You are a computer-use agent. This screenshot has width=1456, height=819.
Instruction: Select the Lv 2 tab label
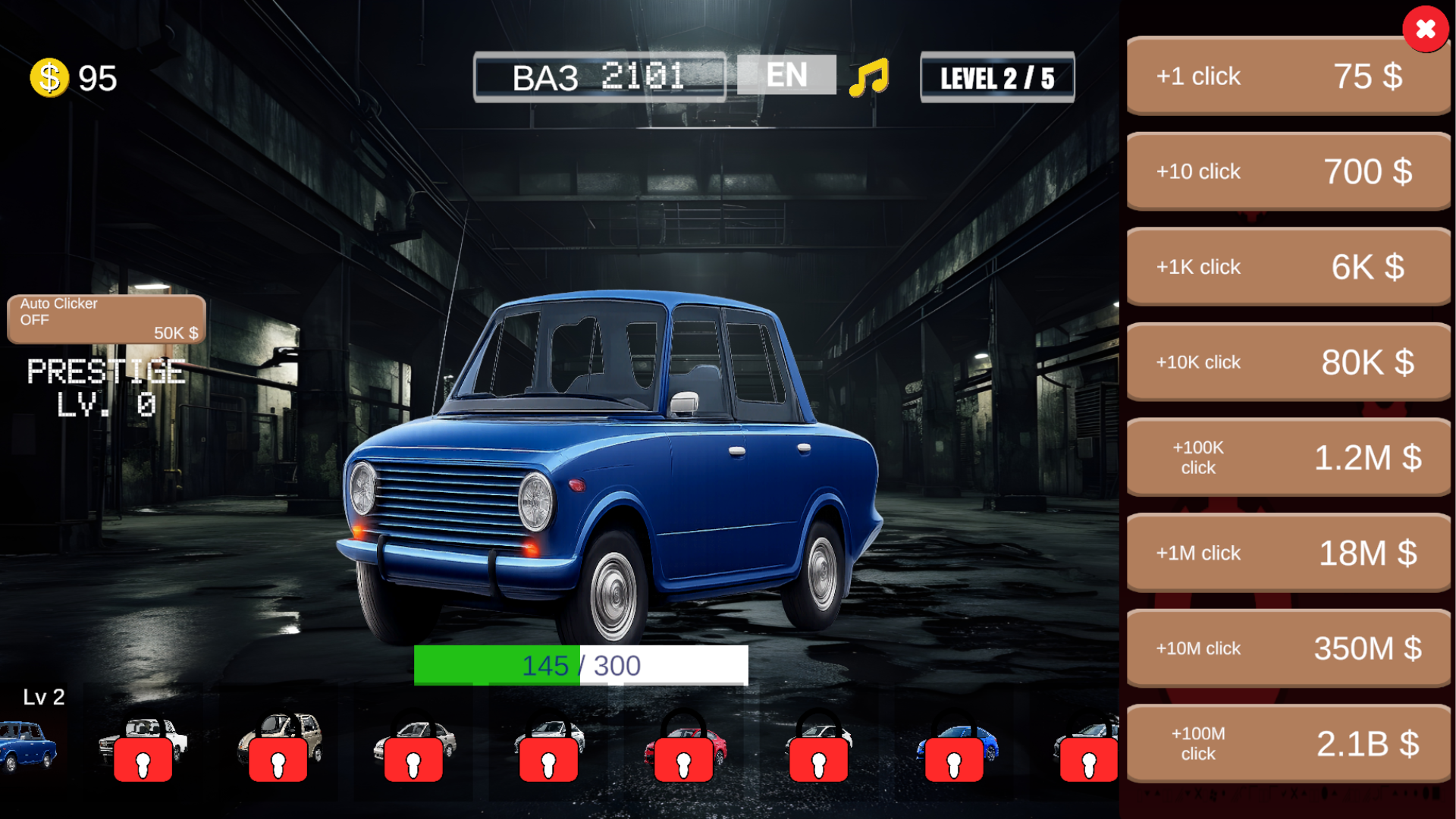(43, 697)
